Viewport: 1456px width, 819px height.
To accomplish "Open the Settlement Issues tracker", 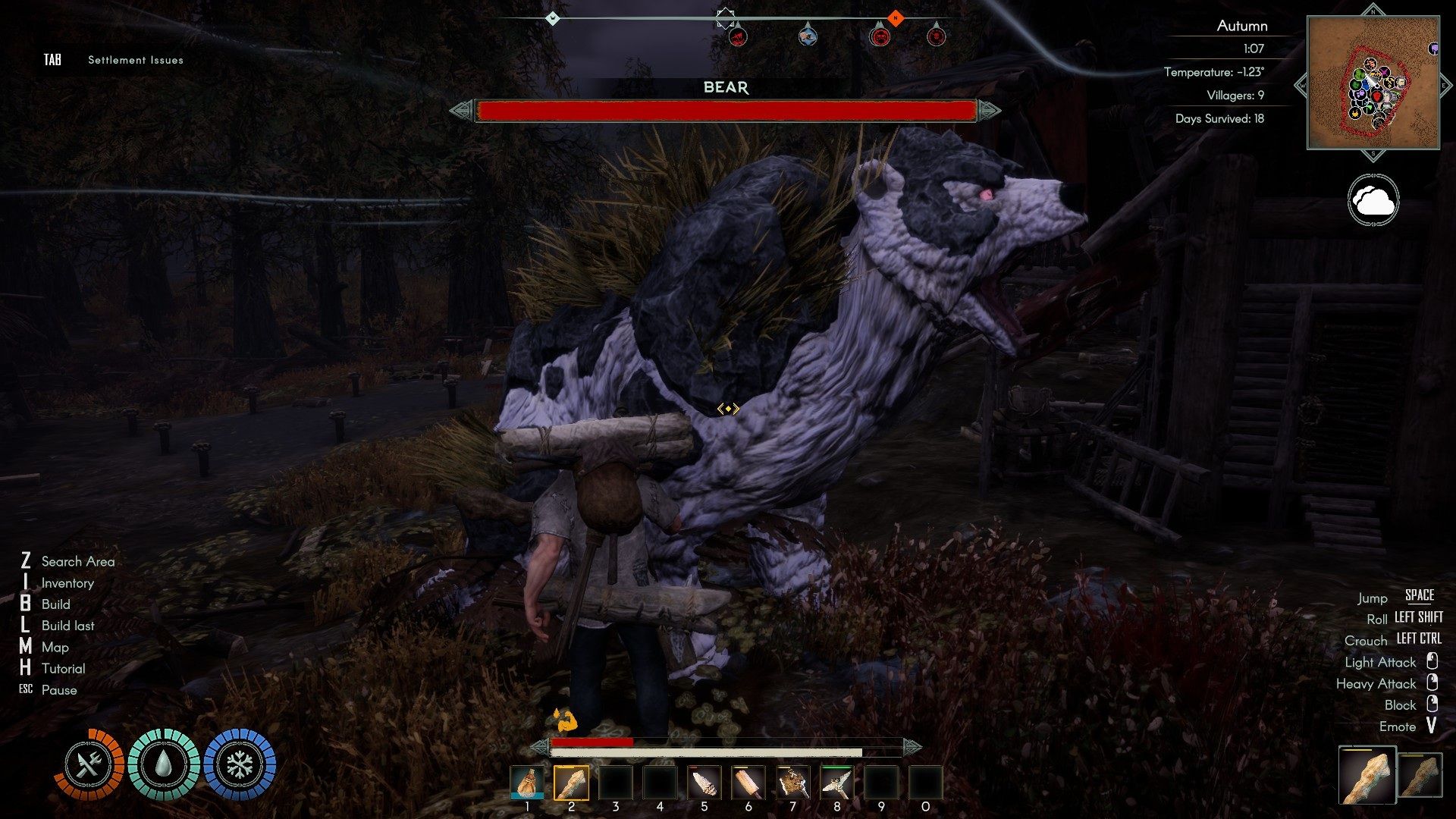I will [x=135, y=60].
